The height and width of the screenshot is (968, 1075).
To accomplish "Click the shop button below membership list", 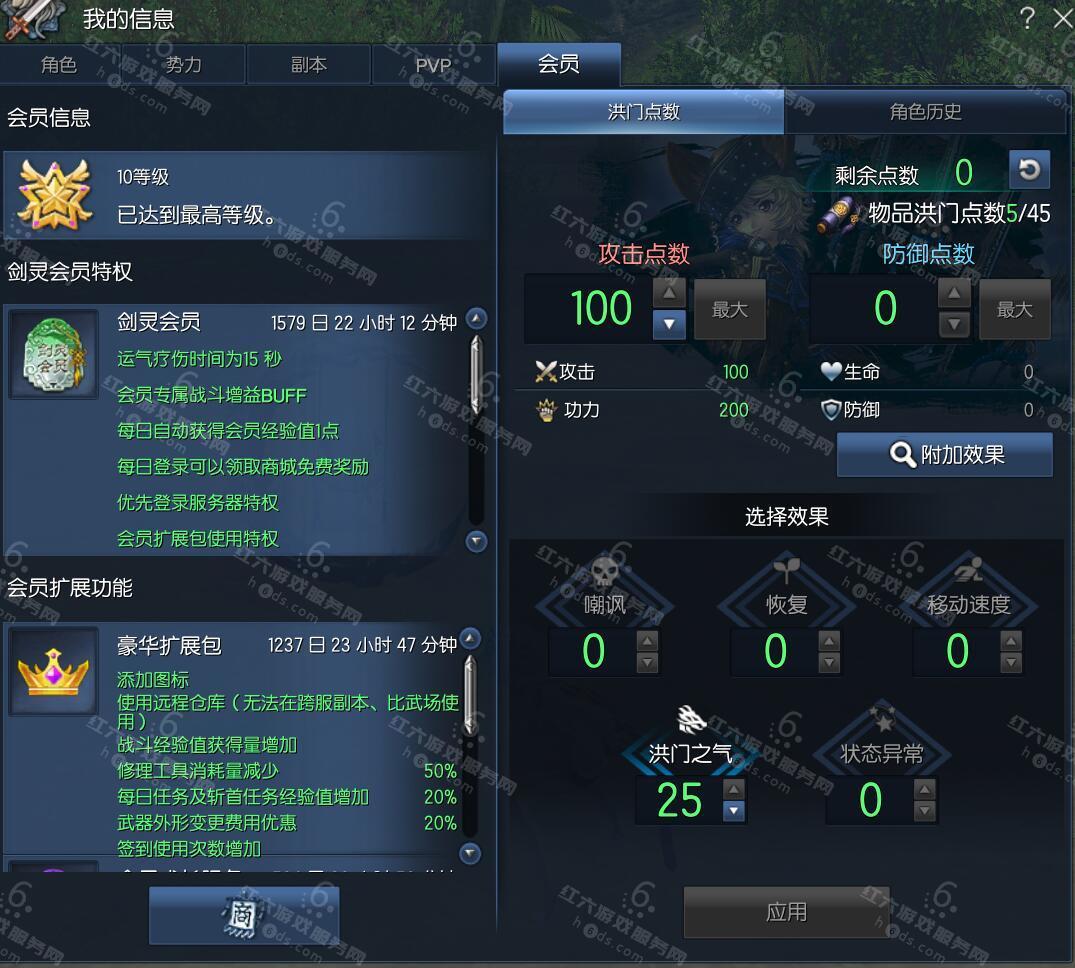I will (244, 914).
